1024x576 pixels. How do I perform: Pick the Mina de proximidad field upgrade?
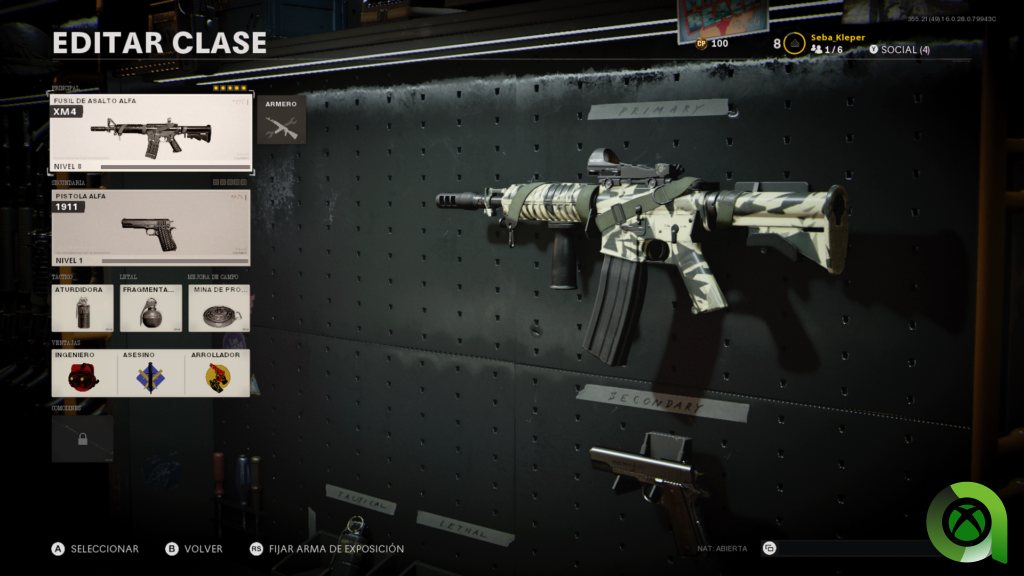218,308
